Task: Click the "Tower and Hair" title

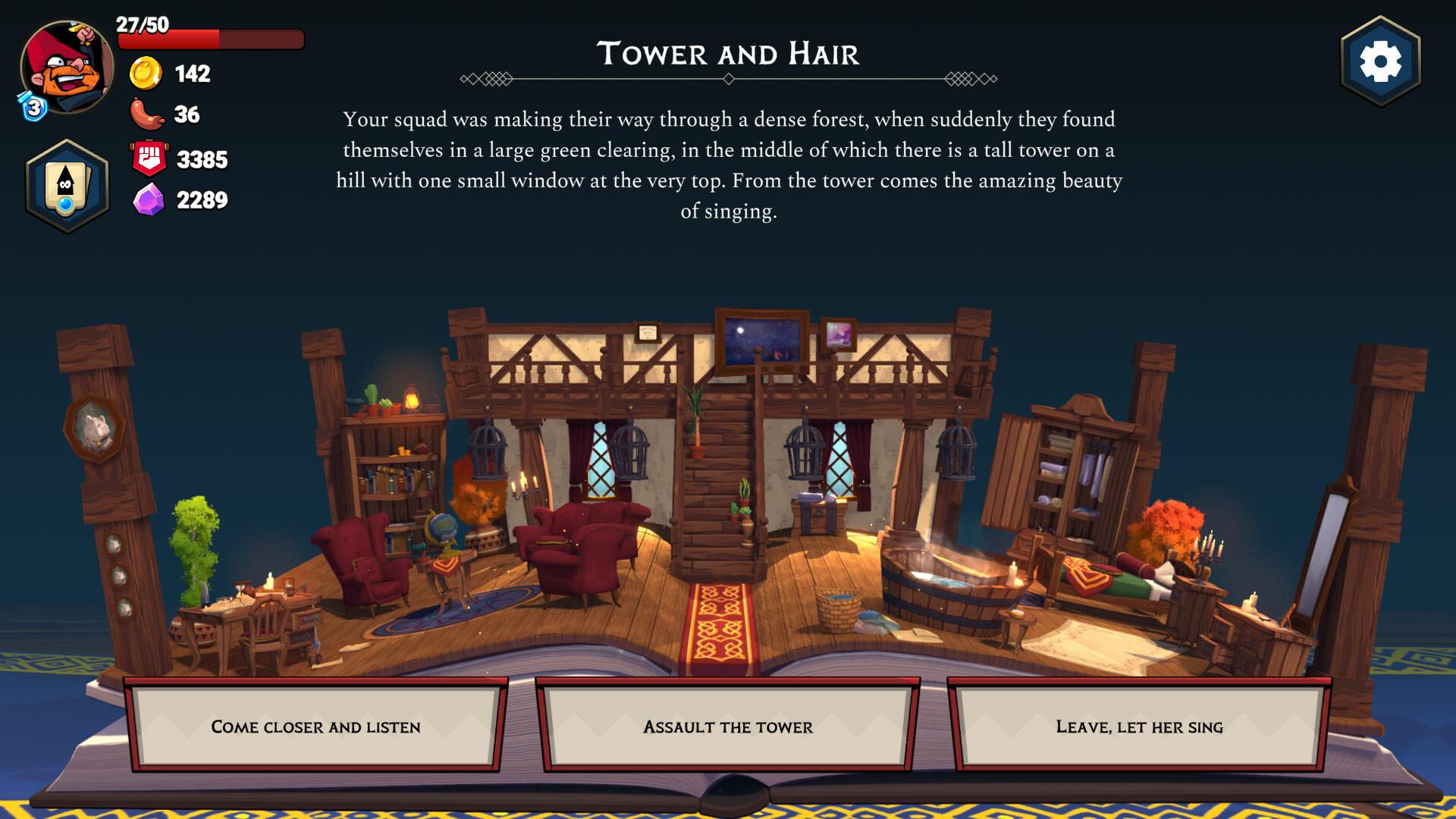Action: click(x=729, y=54)
